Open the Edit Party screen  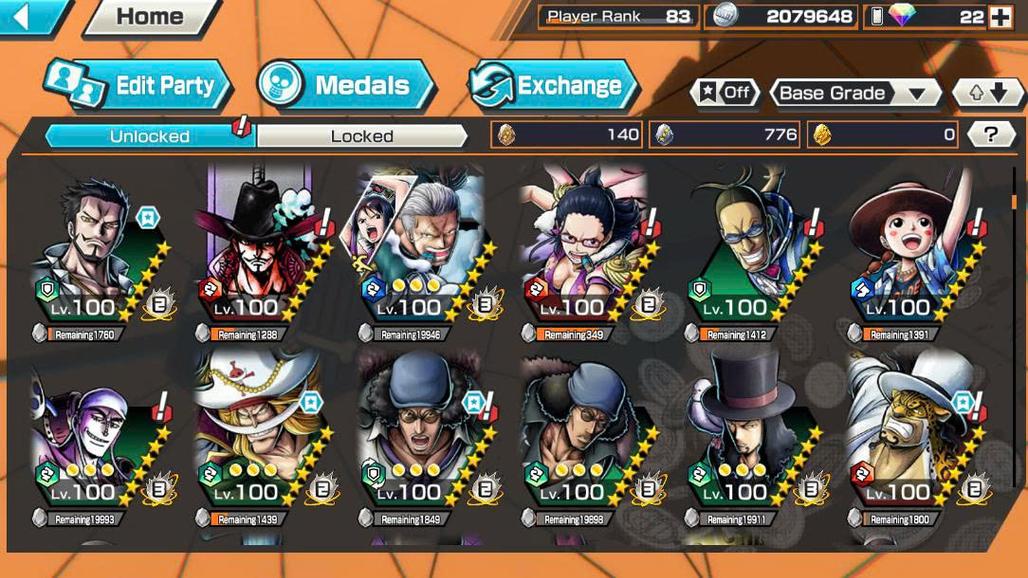[140, 86]
